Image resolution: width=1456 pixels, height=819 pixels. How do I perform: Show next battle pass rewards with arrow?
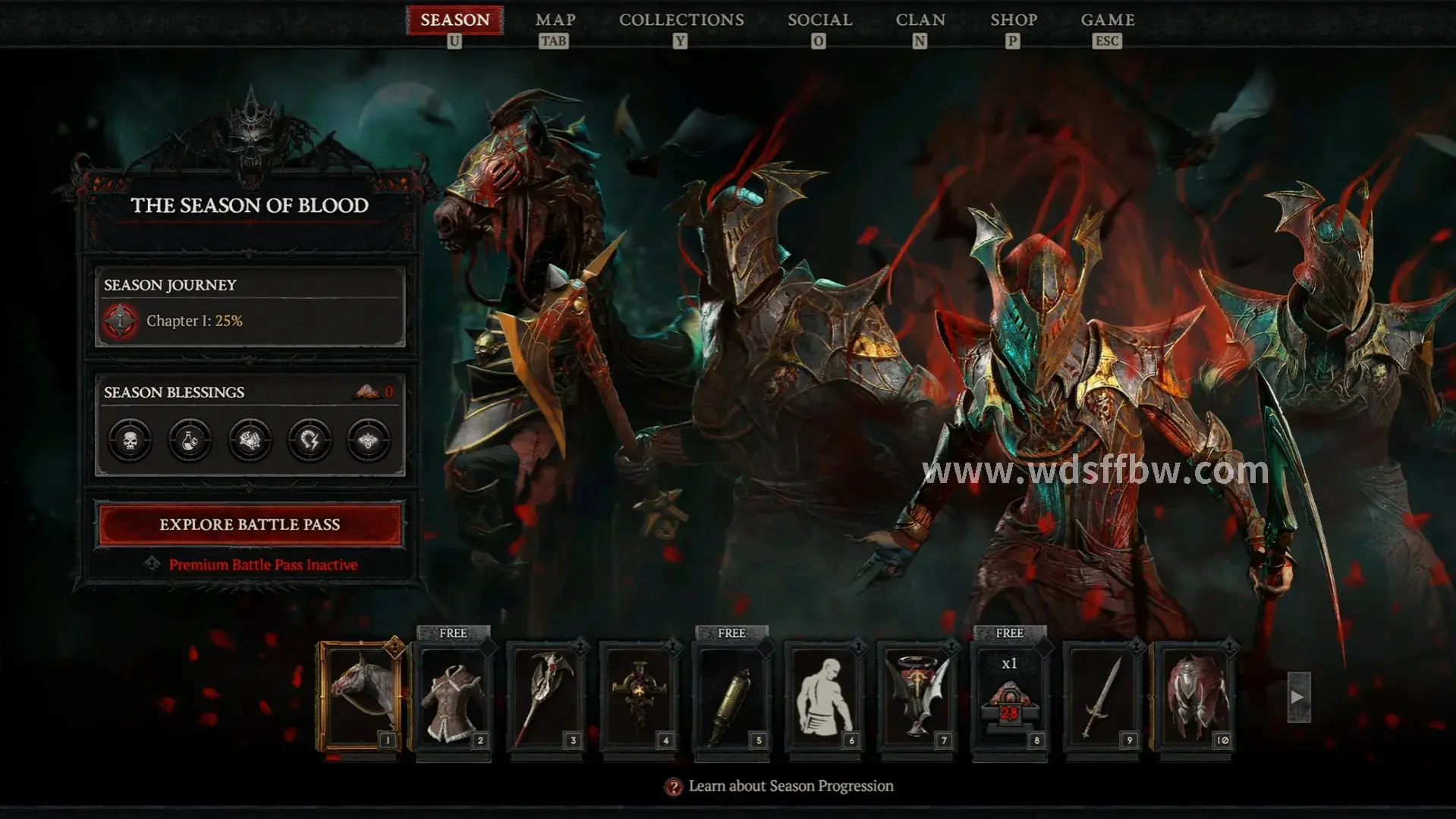(1298, 696)
